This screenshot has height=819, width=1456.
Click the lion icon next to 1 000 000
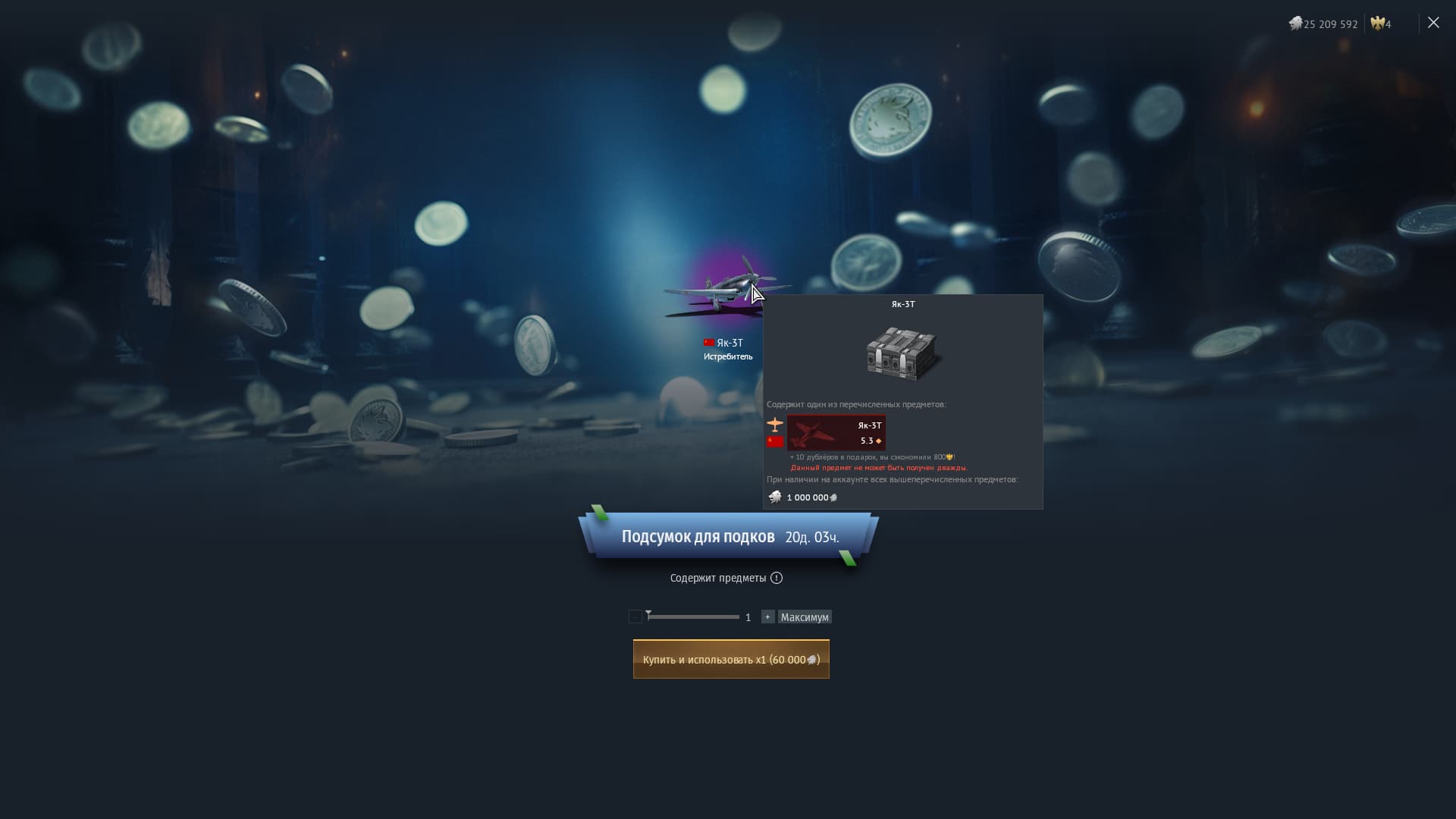coord(775,497)
